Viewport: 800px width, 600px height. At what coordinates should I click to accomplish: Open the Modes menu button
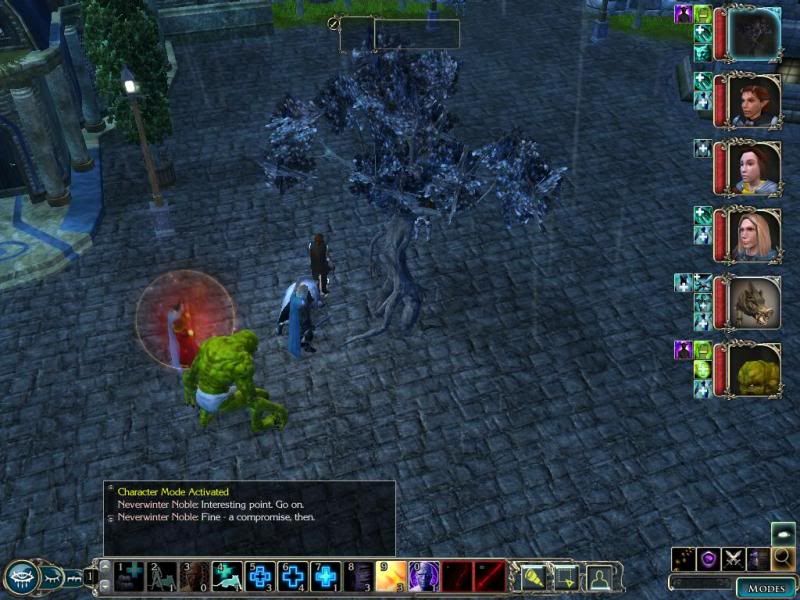point(766,588)
